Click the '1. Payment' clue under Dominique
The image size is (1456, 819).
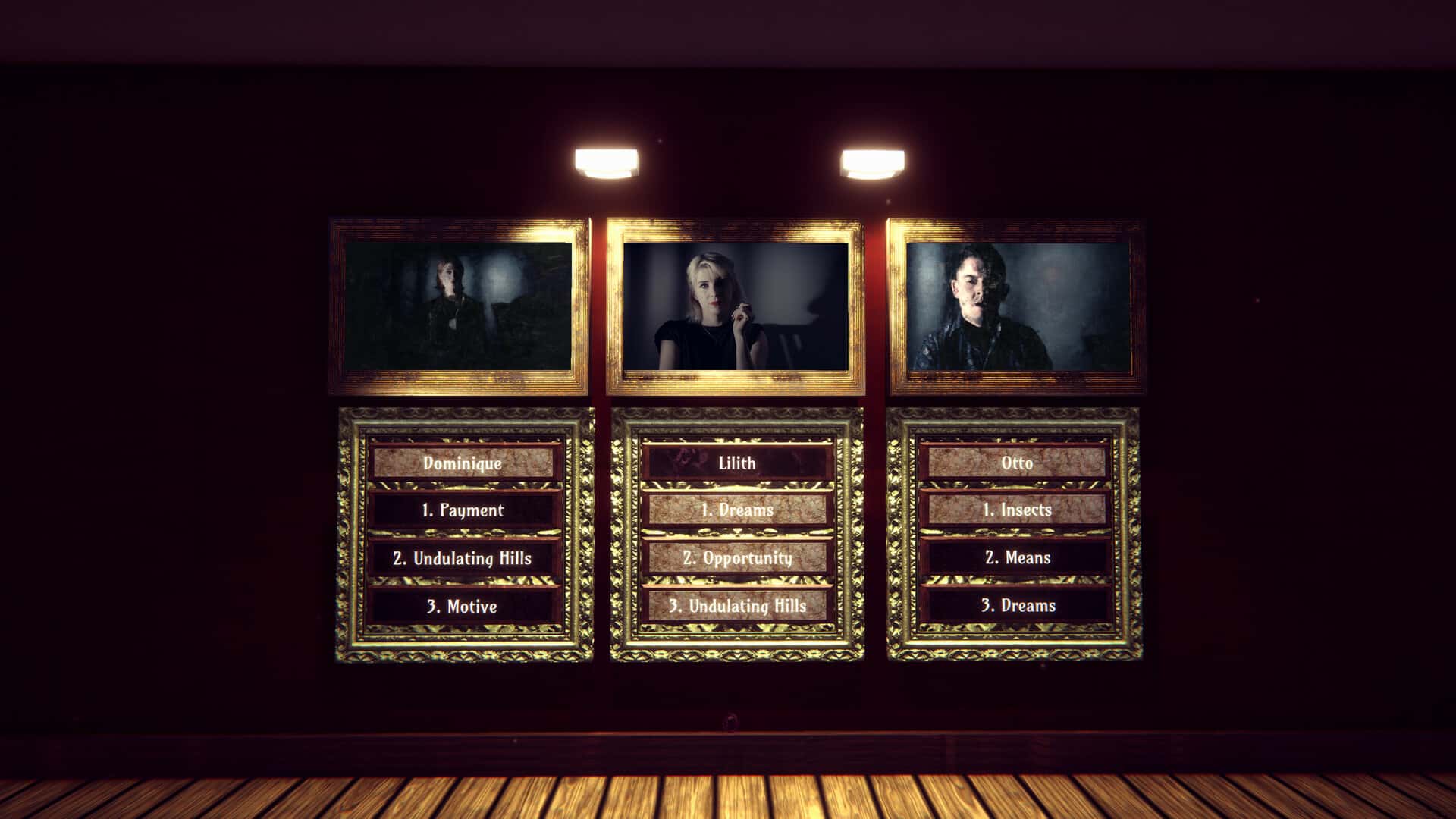click(x=463, y=510)
